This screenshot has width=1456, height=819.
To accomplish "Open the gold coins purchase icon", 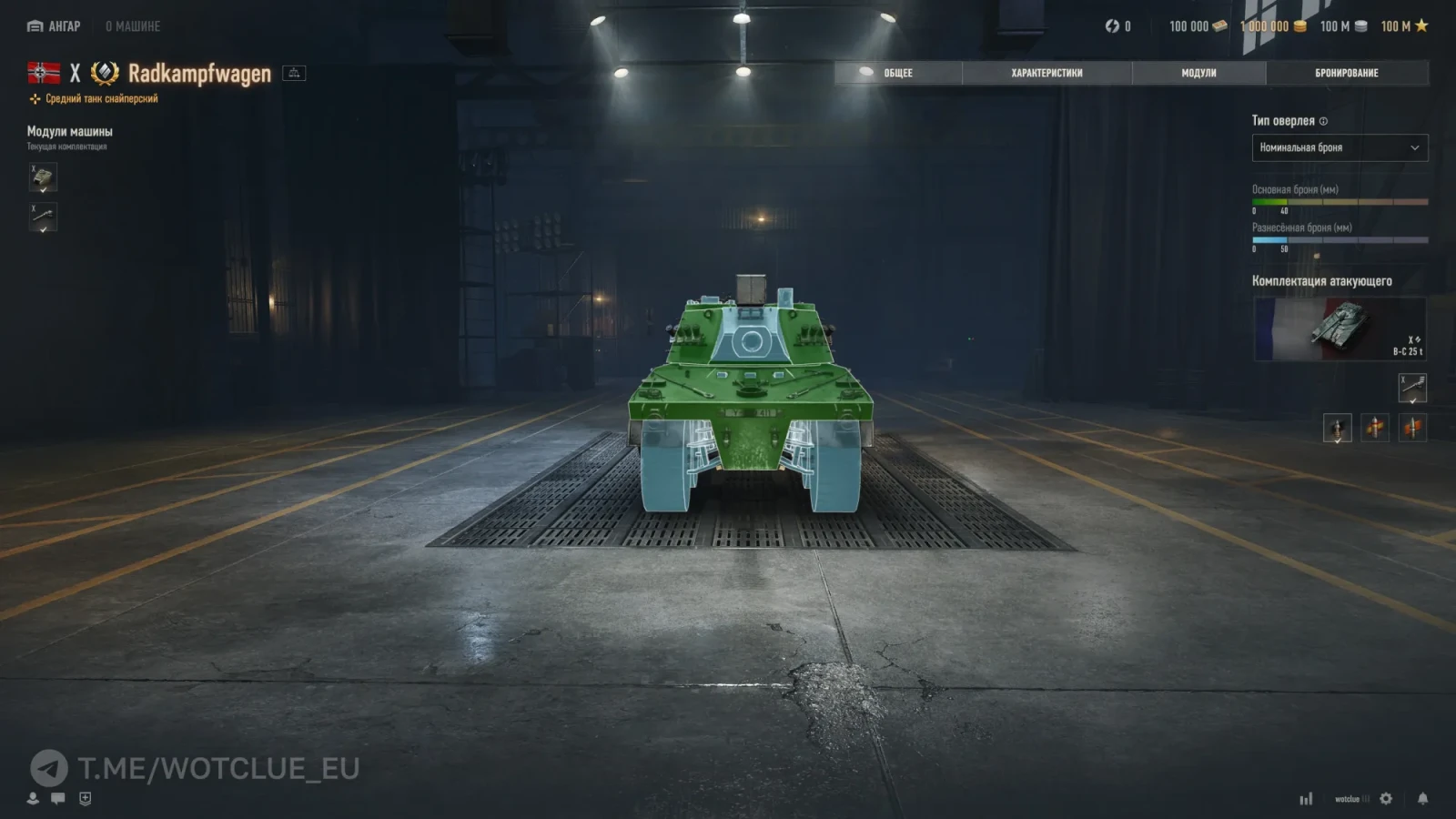I will tap(1301, 26).
